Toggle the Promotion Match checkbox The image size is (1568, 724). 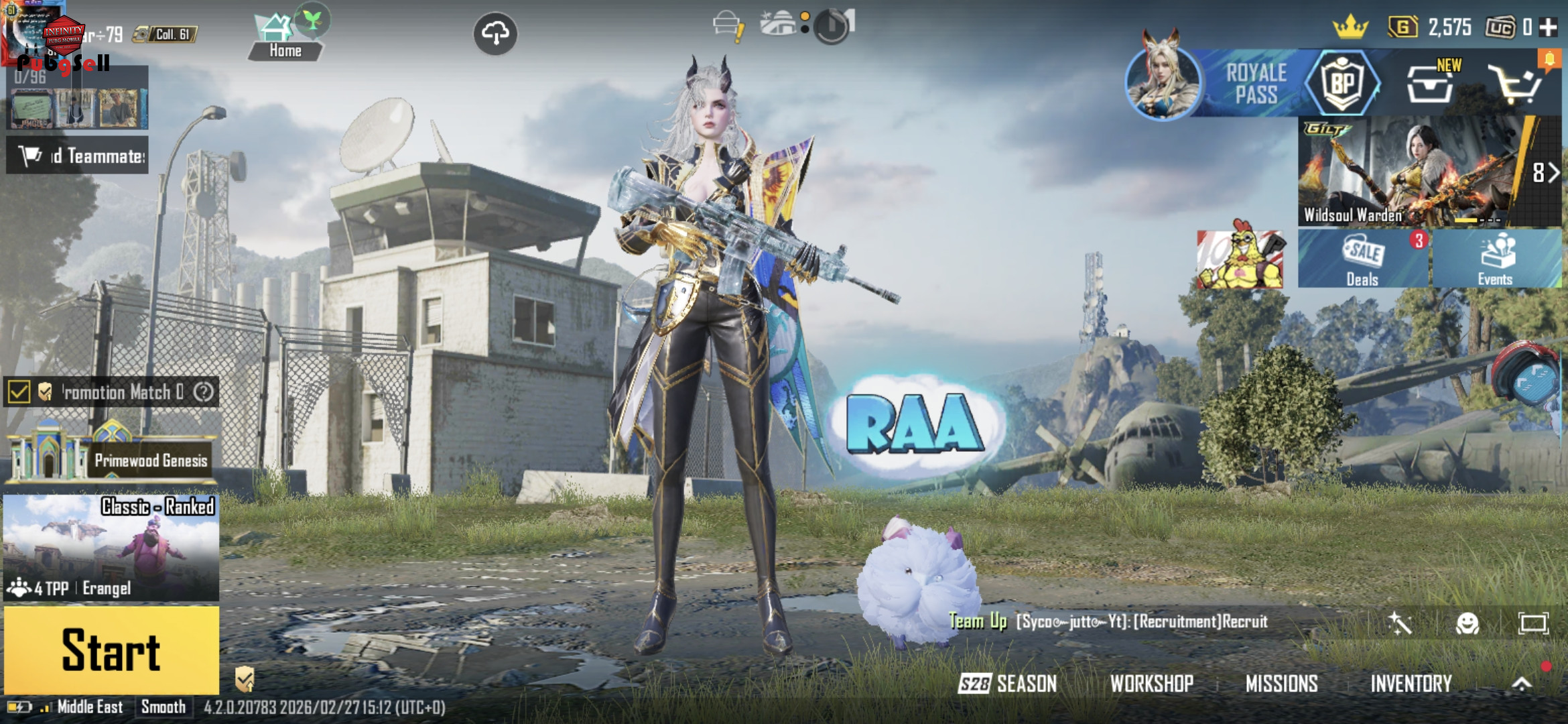pyautogui.click(x=19, y=392)
